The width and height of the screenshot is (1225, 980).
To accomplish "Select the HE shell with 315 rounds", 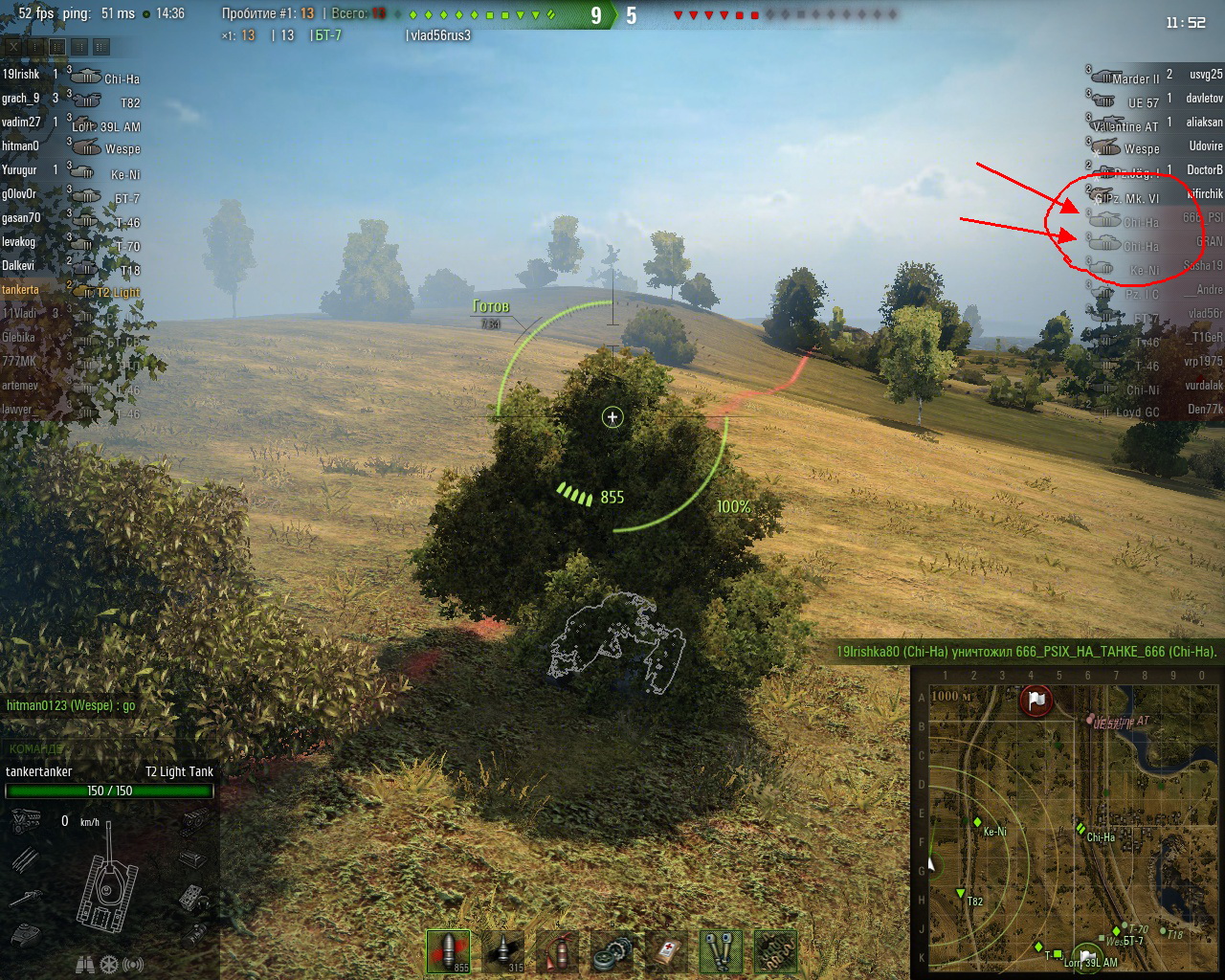I will tap(502, 949).
